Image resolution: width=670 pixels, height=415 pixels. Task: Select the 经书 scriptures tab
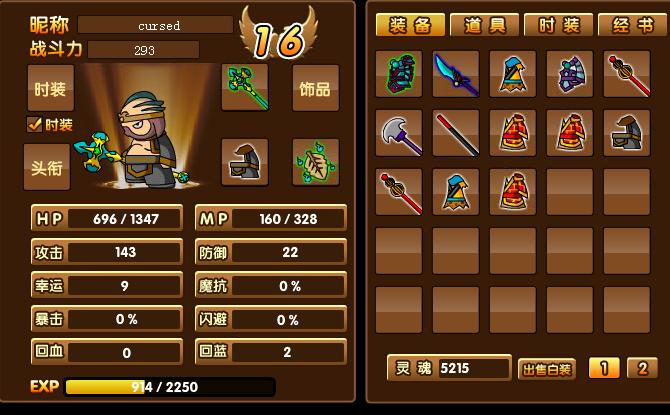tap(629, 26)
